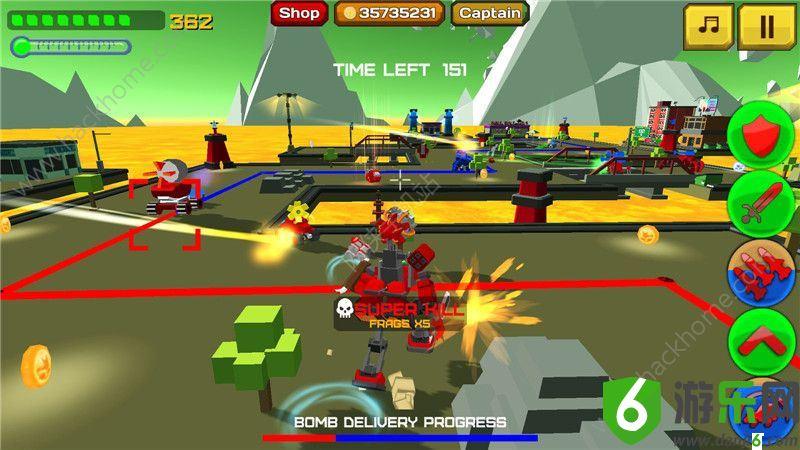Open the Shop

tap(299, 13)
